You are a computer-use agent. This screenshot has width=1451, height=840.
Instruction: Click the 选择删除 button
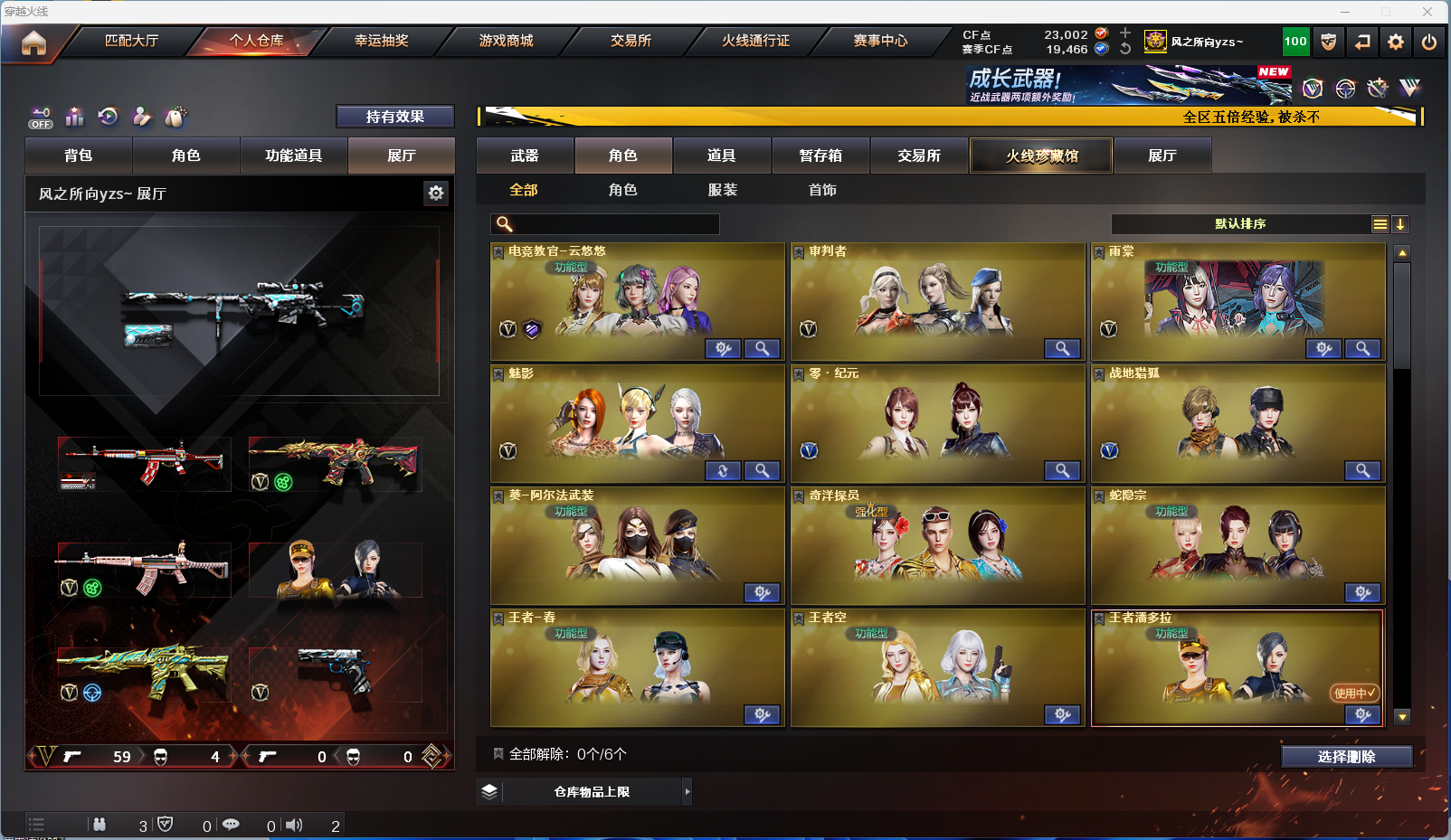click(x=1346, y=757)
